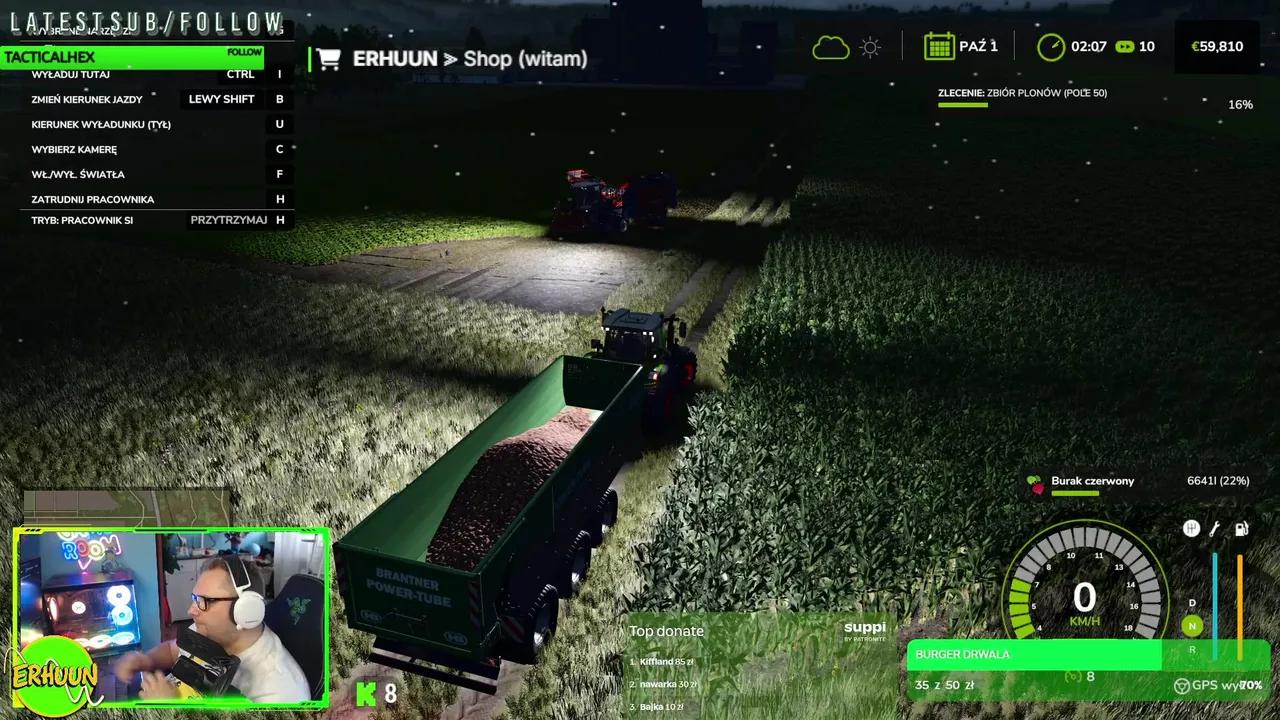Expand the Top donate list
1280x720 pixels.
click(667, 631)
